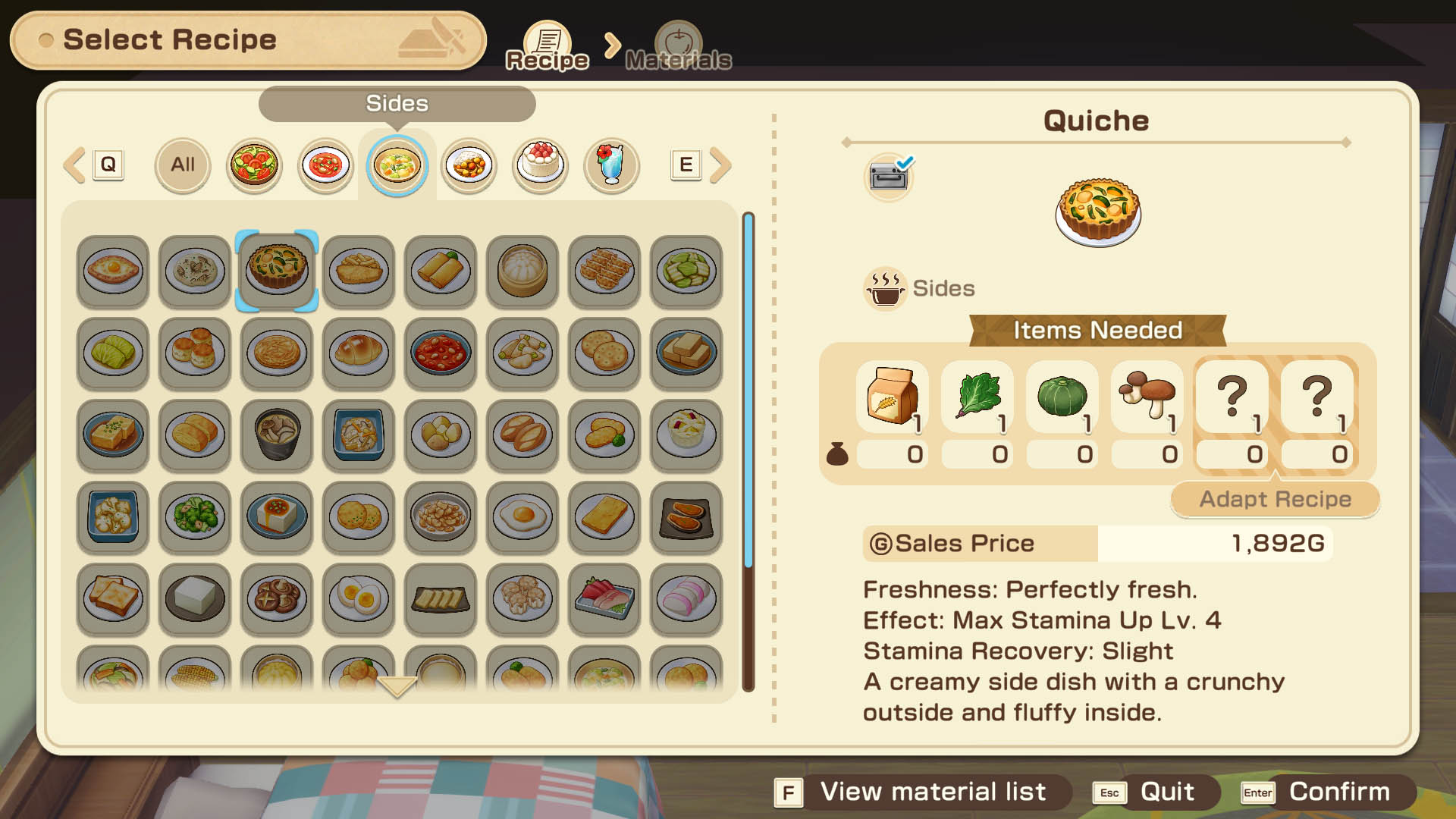Select the Quiche recipe tile
This screenshot has width=1456, height=819.
click(x=277, y=271)
